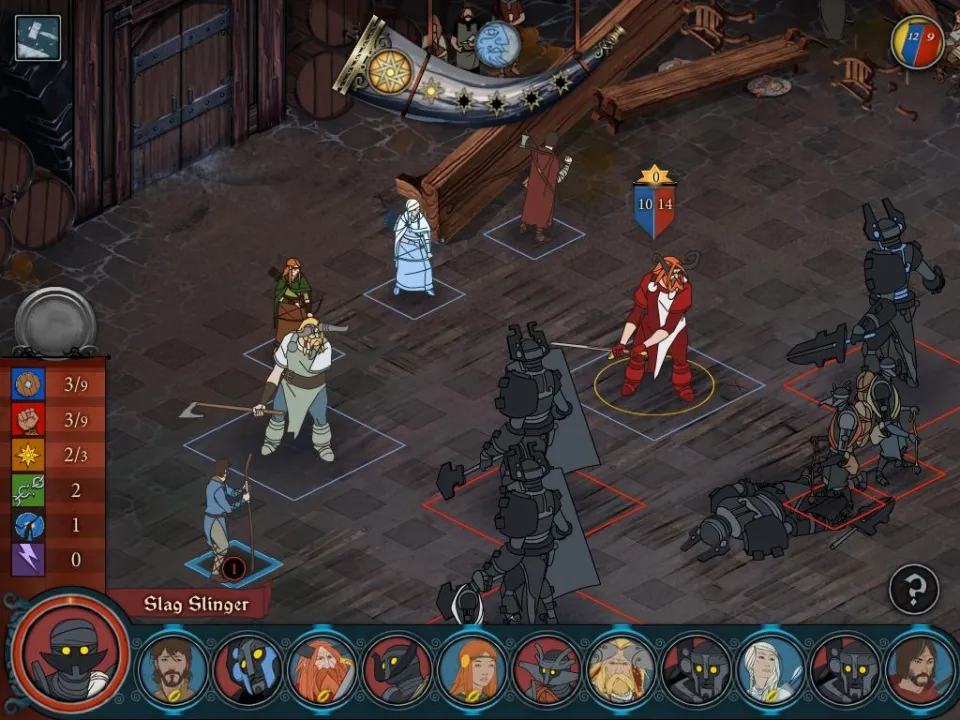Image resolution: width=960 pixels, height=720 pixels.
Task: Click the round silver medallion button
Action: click(55, 321)
